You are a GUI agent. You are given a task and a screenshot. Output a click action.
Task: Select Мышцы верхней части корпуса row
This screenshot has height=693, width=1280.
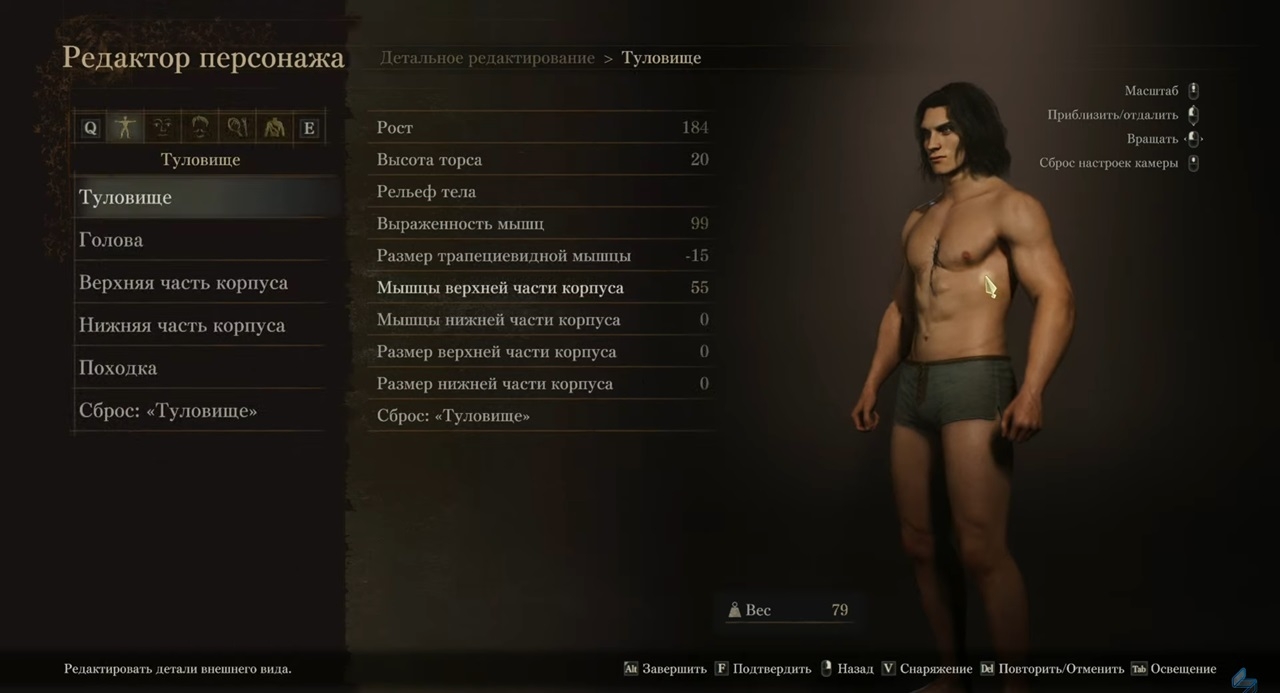[x=541, y=288]
